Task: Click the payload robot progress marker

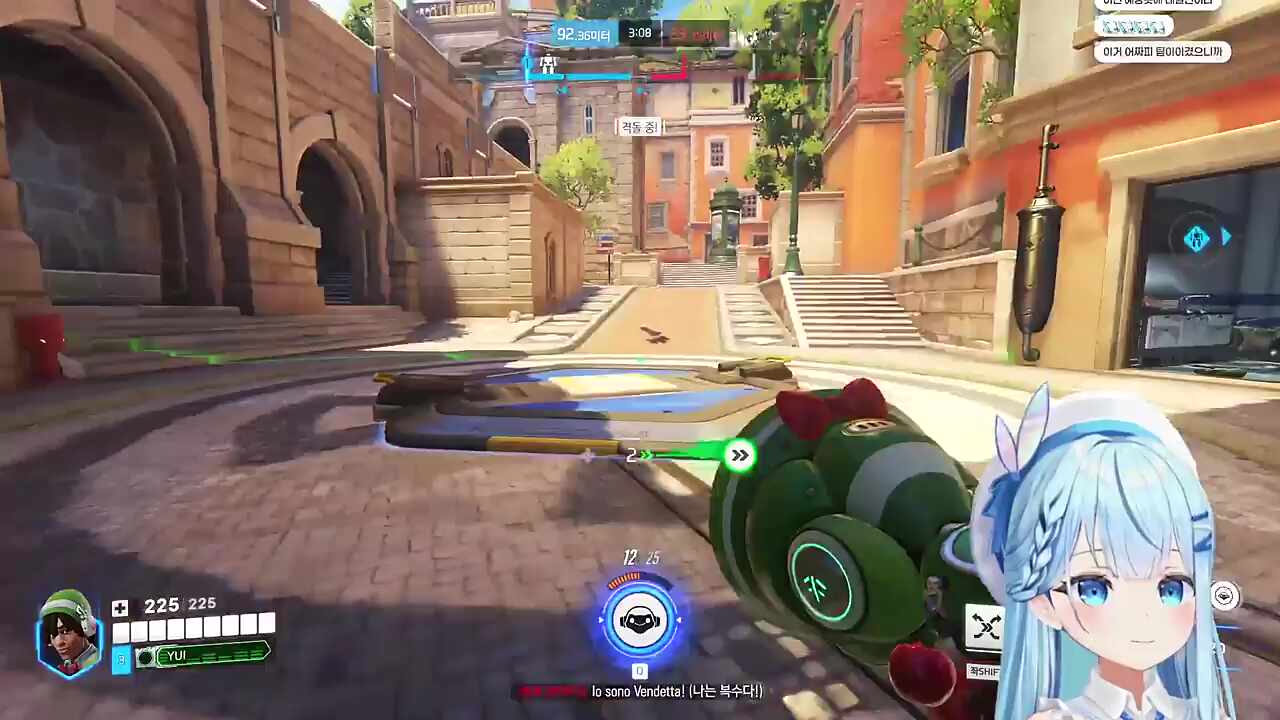Action: (547, 64)
